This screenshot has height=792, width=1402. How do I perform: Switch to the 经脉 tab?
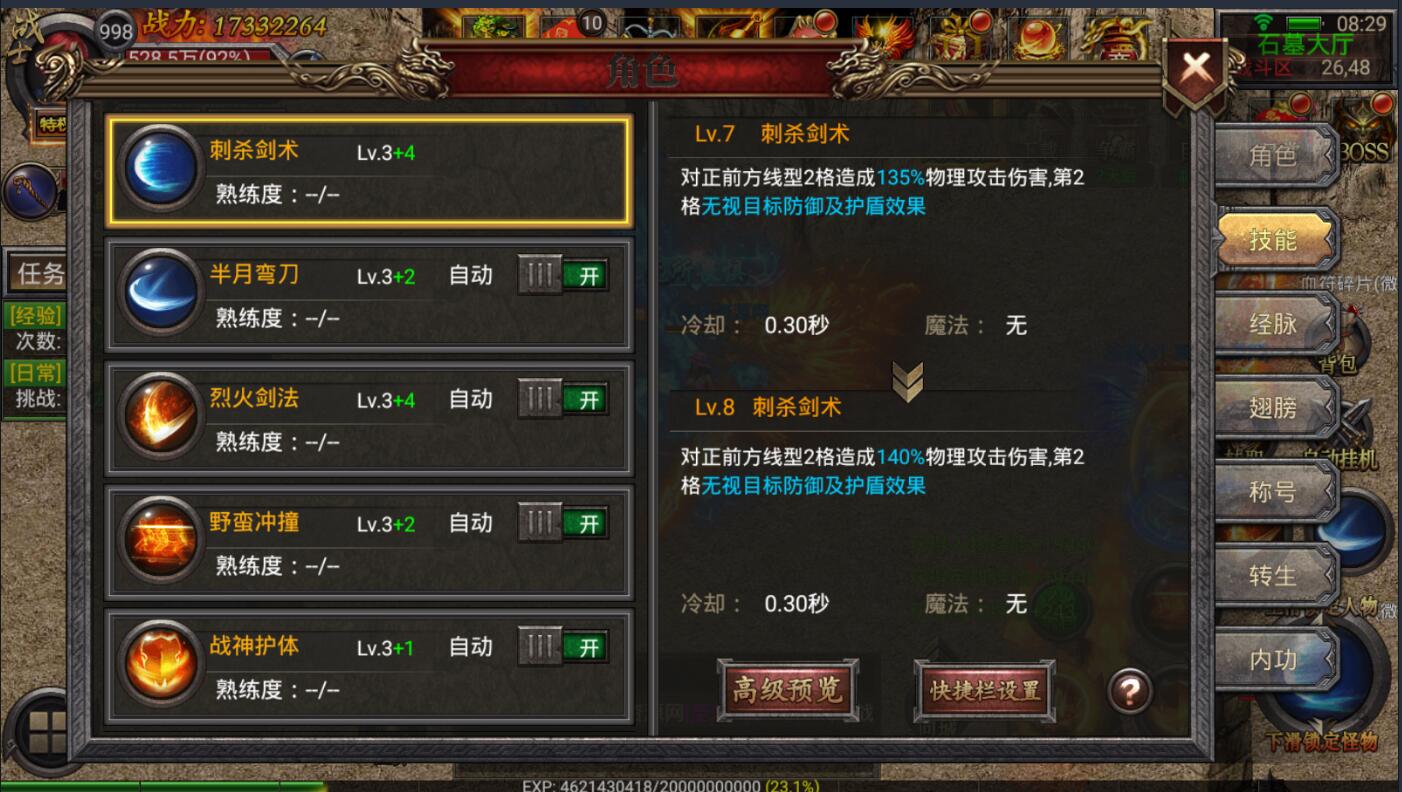point(1274,324)
